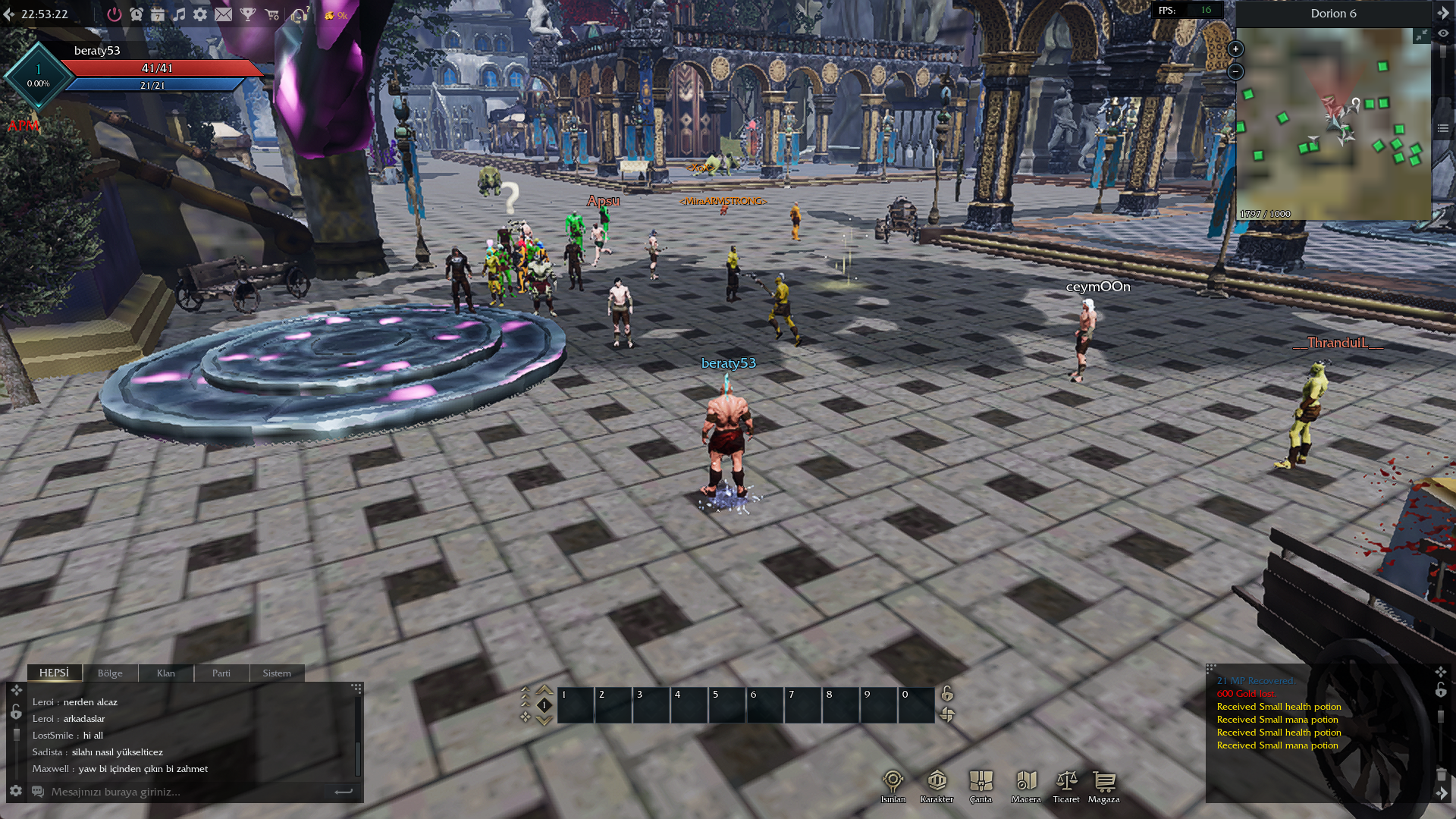Open the Ticaret trade menu
Viewport: 1456px width, 819px height.
[x=1066, y=786]
